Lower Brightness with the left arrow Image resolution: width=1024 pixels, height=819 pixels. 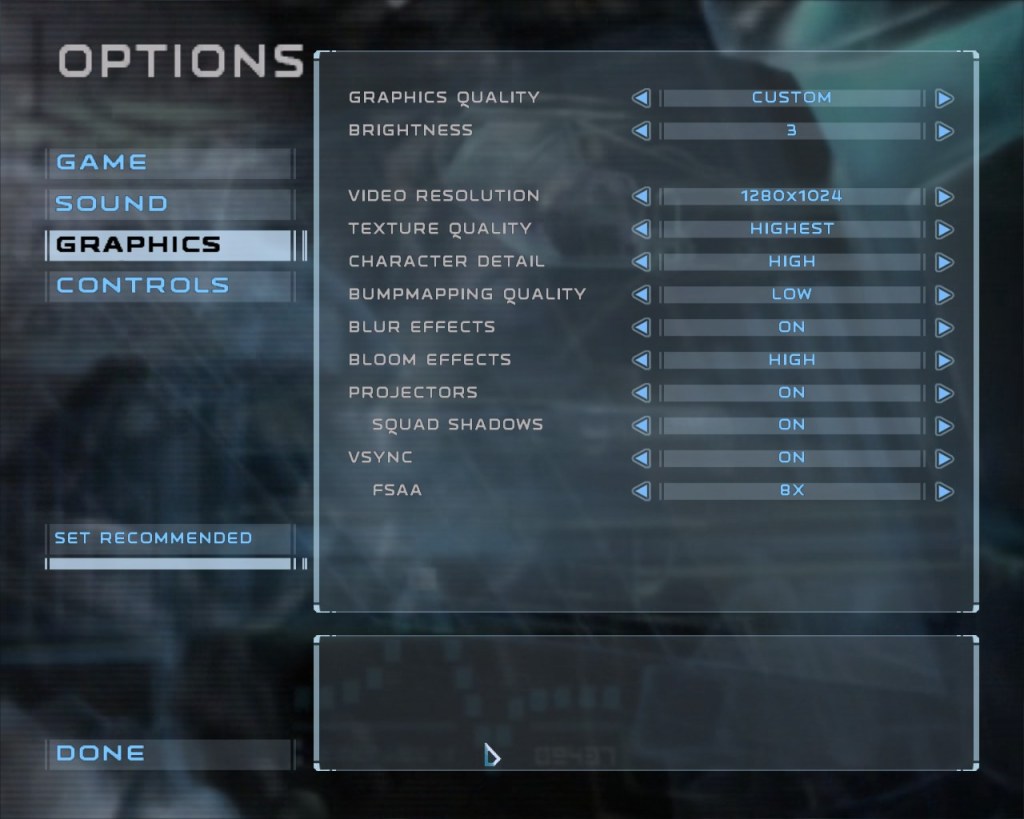[641, 131]
